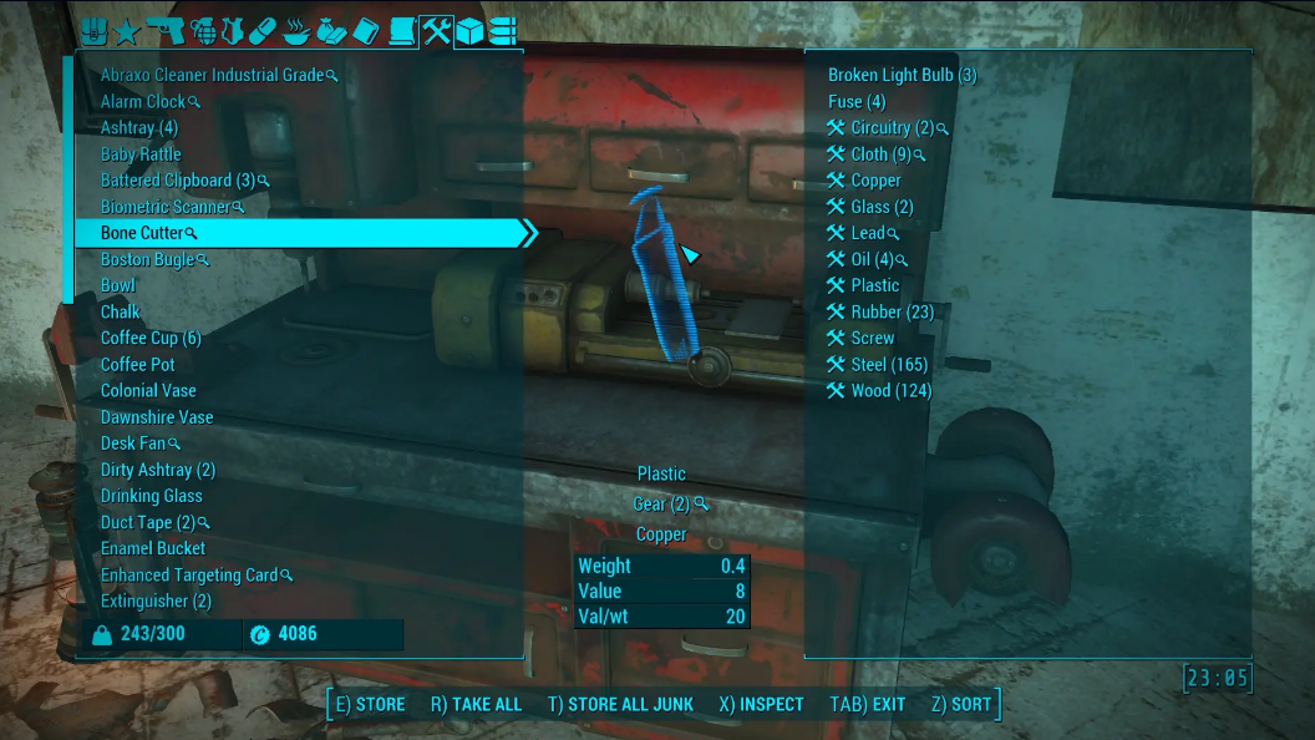
Task: Take all items with Take All
Action: tap(476, 705)
